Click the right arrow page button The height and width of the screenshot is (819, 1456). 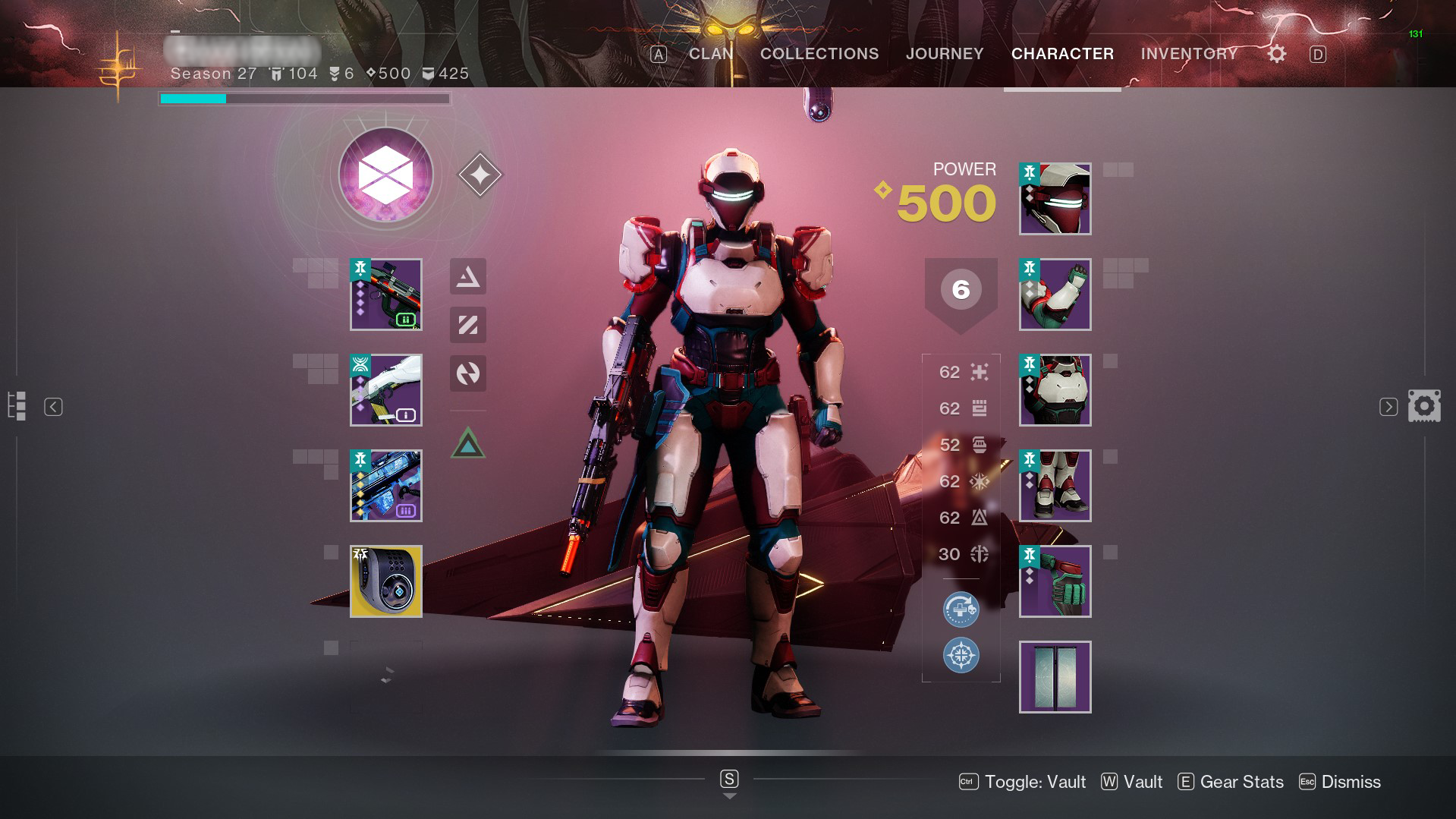pyautogui.click(x=1388, y=407)
